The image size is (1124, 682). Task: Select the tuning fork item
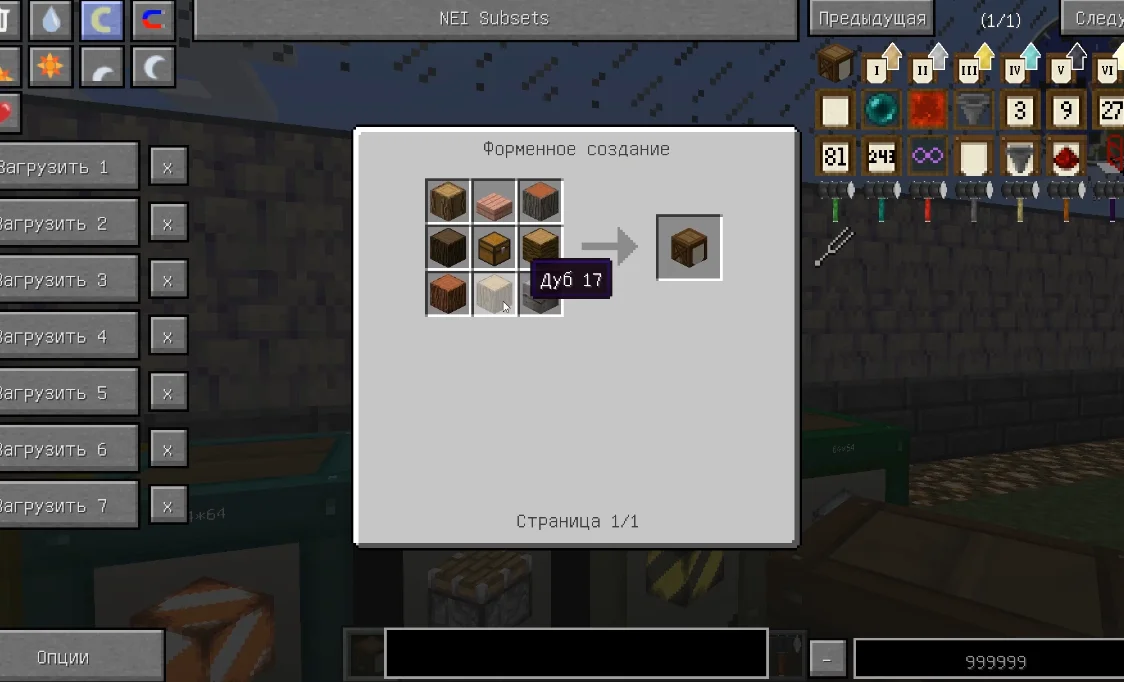[835, 247]
